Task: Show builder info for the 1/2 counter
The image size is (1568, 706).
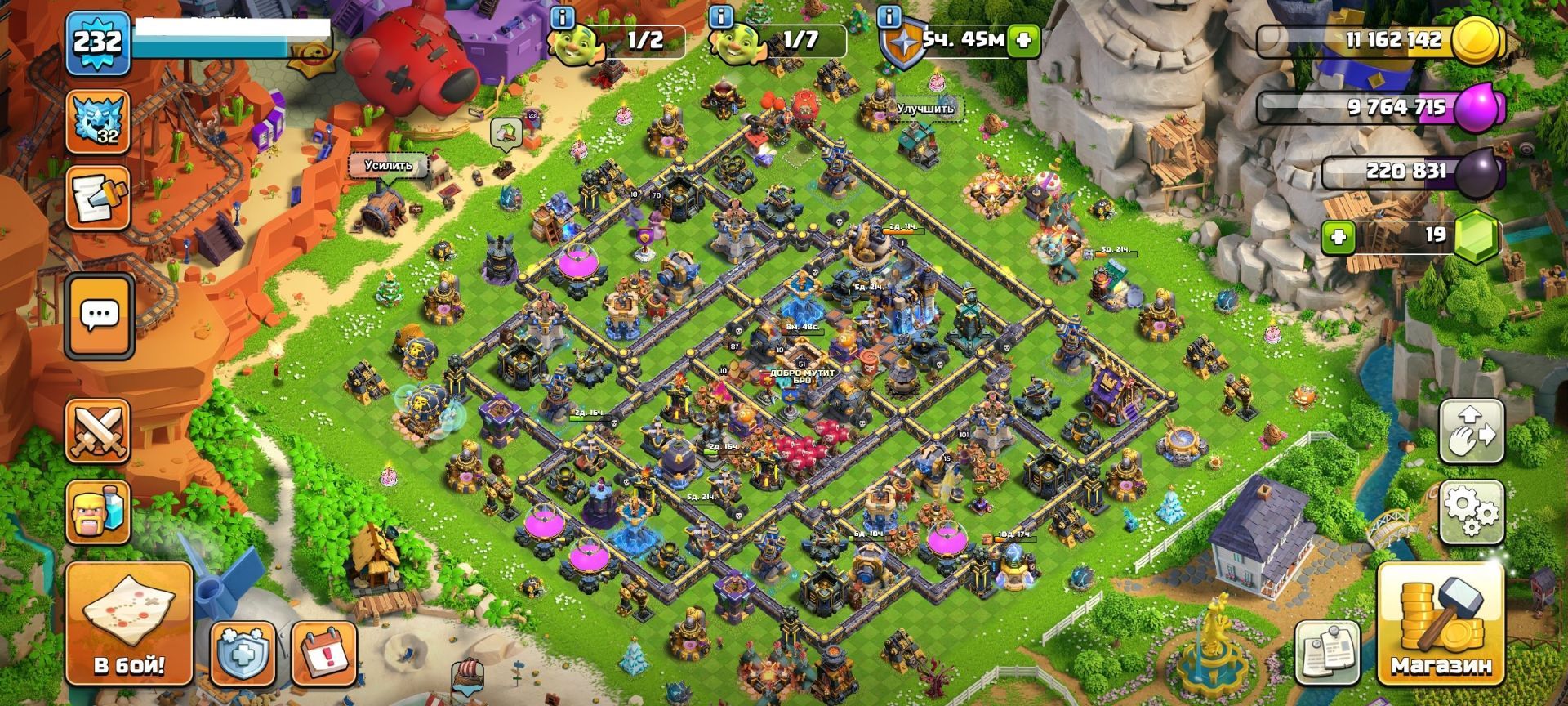Action: coord(563,17)
